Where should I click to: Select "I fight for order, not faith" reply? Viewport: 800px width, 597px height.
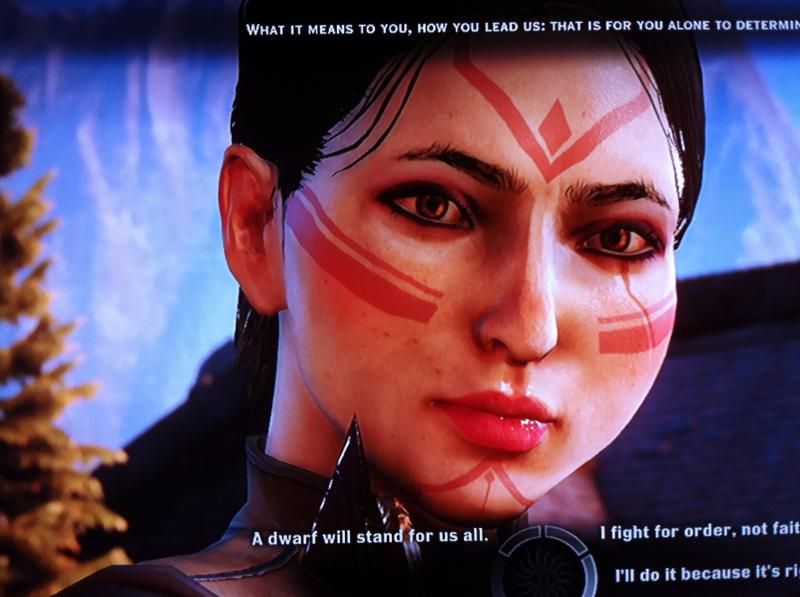tap(698, 534)
